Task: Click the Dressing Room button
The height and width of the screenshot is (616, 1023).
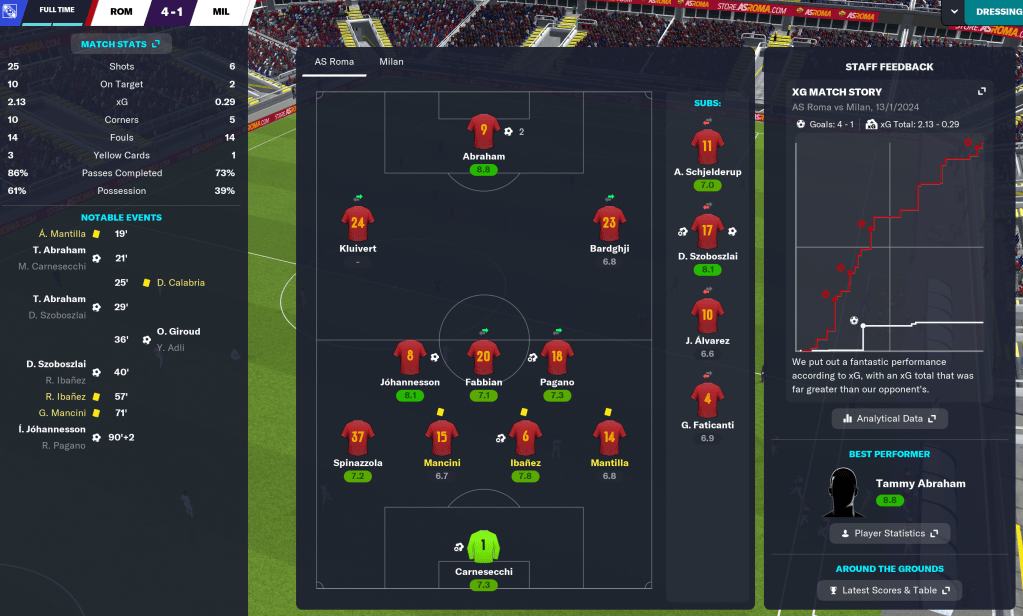Action: [995, 12]
